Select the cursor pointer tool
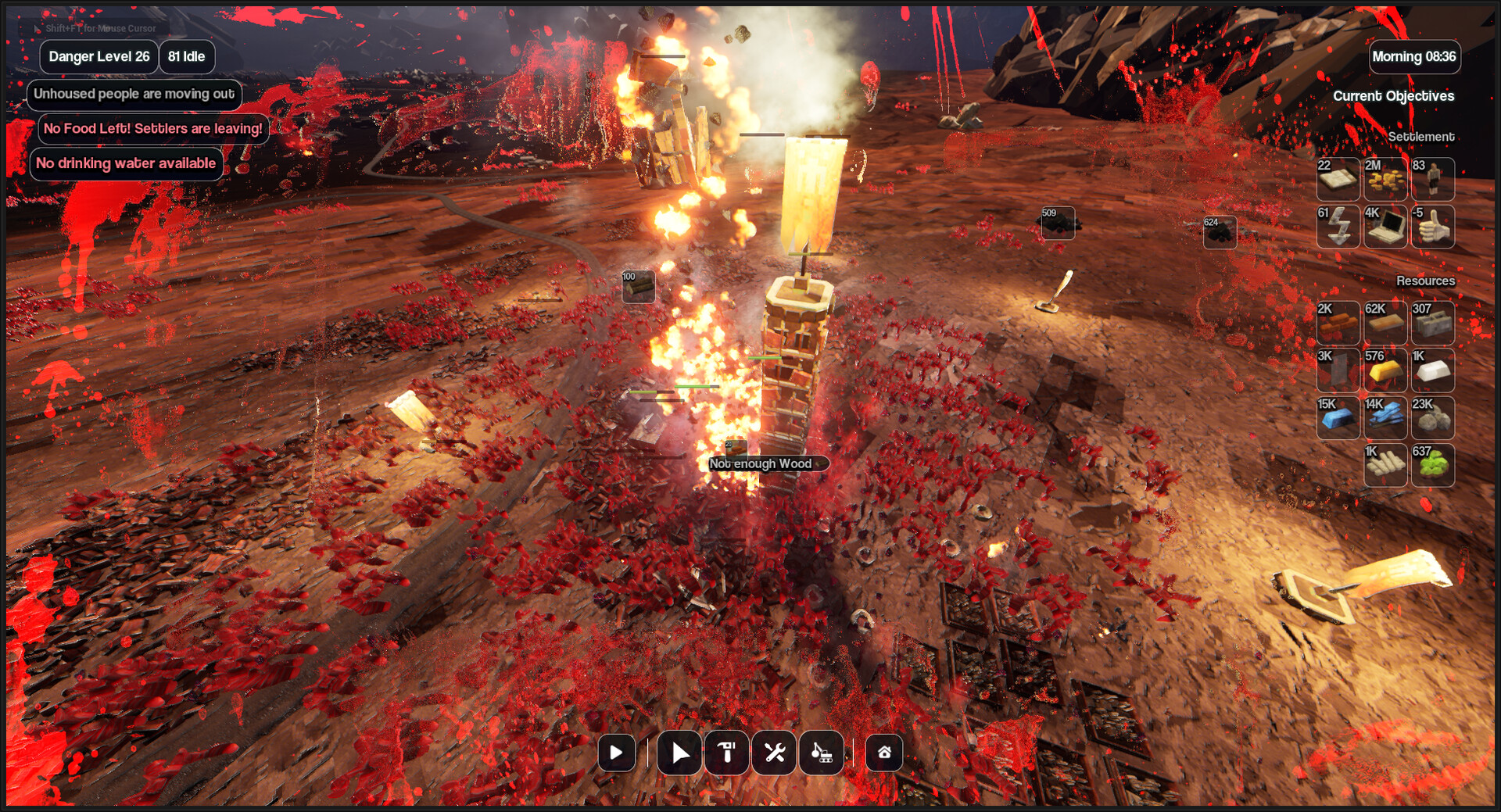1501x812 pixels. click(x=679, y=753)
